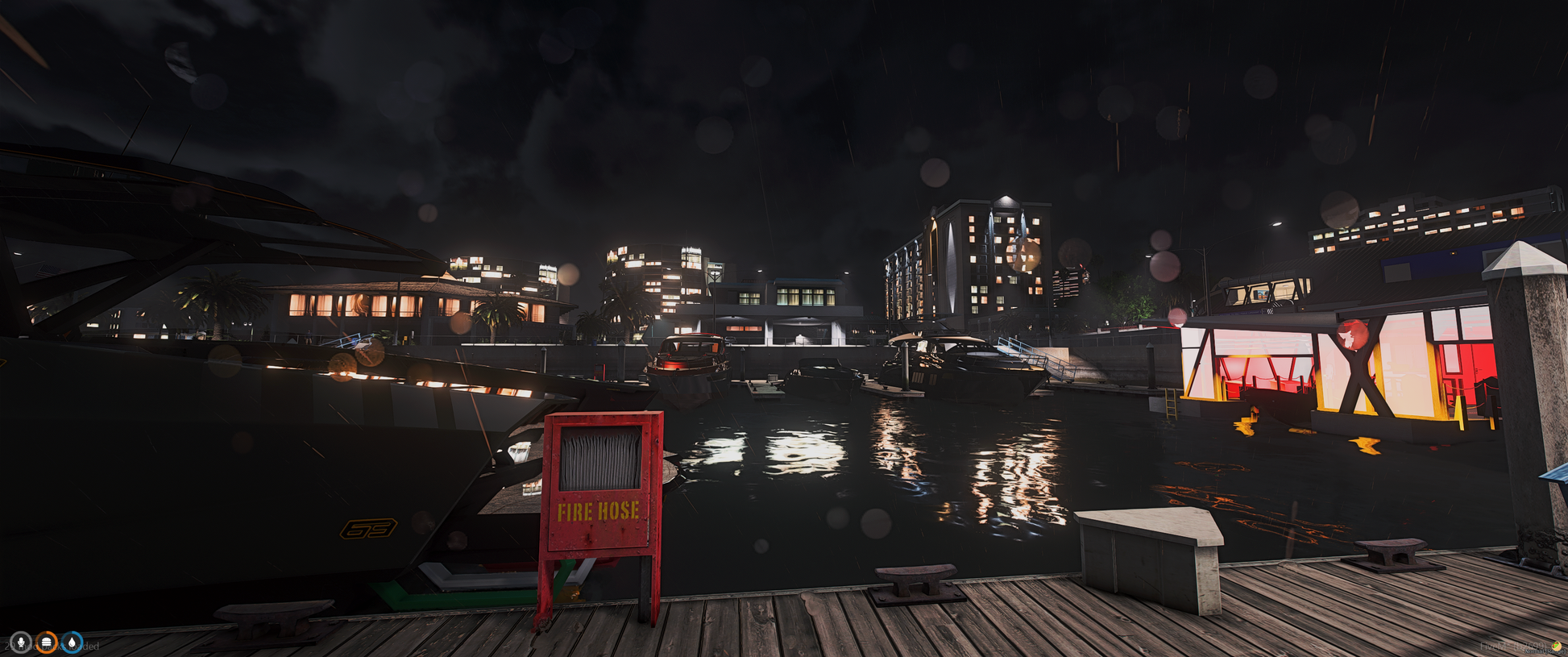Image resolution: width=1568 pixels, height=657 pixels.
Task: Click the microphone voice icon
Action: 21,642
